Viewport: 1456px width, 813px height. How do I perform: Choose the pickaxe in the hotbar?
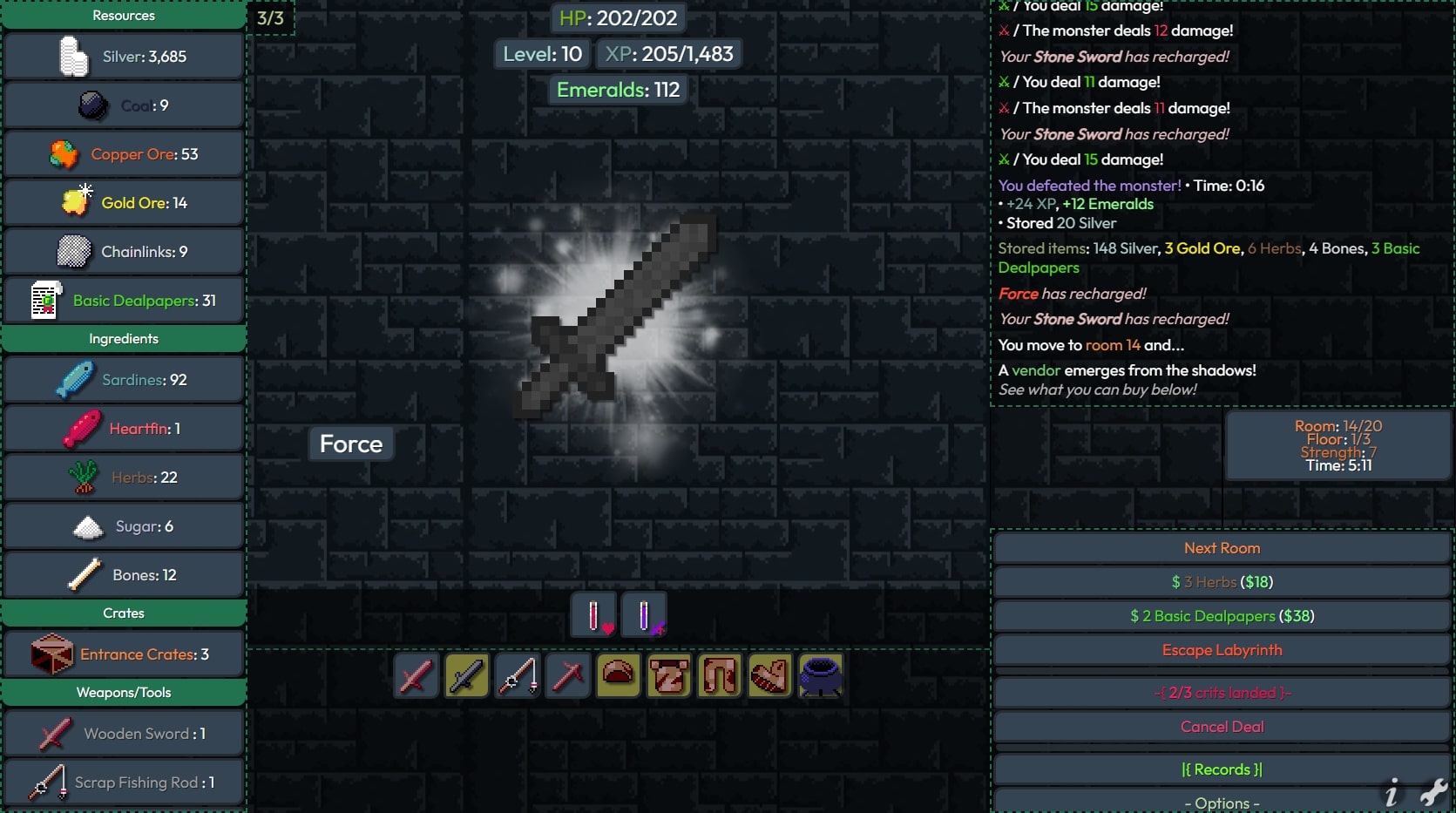(x=568, y=675)
